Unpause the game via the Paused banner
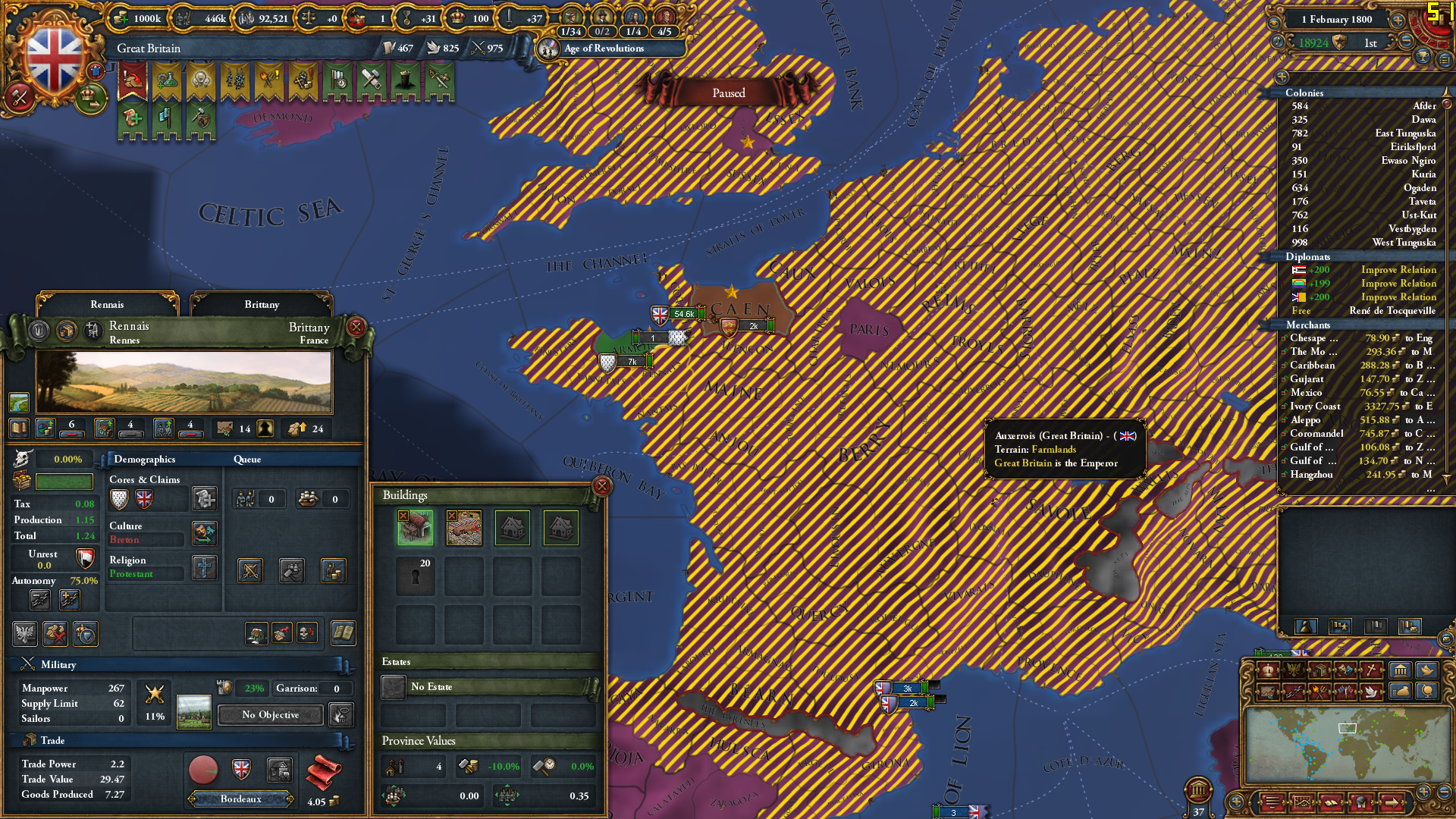The width and height of the screenshot is (1456, 819). pos(728,93)
